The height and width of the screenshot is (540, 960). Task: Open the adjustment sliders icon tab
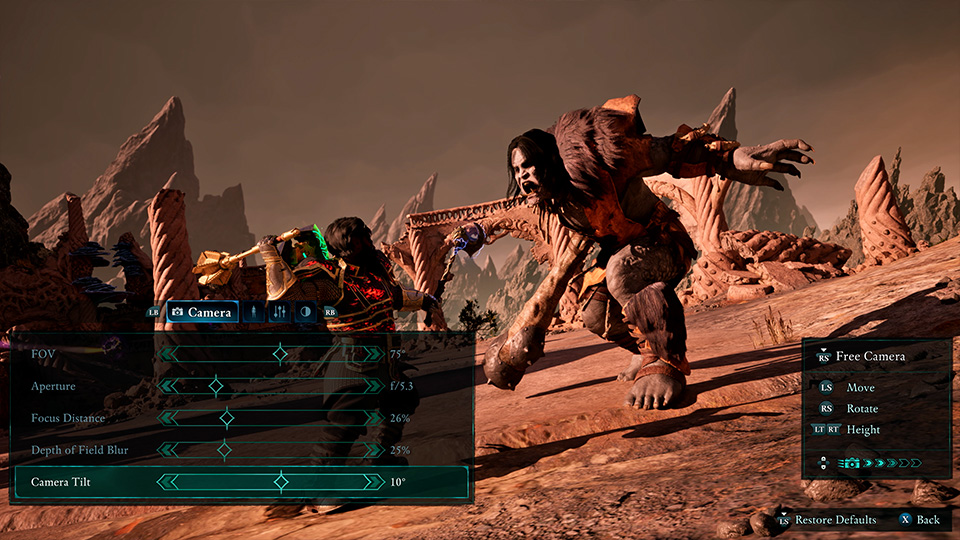tap(279, 312)
